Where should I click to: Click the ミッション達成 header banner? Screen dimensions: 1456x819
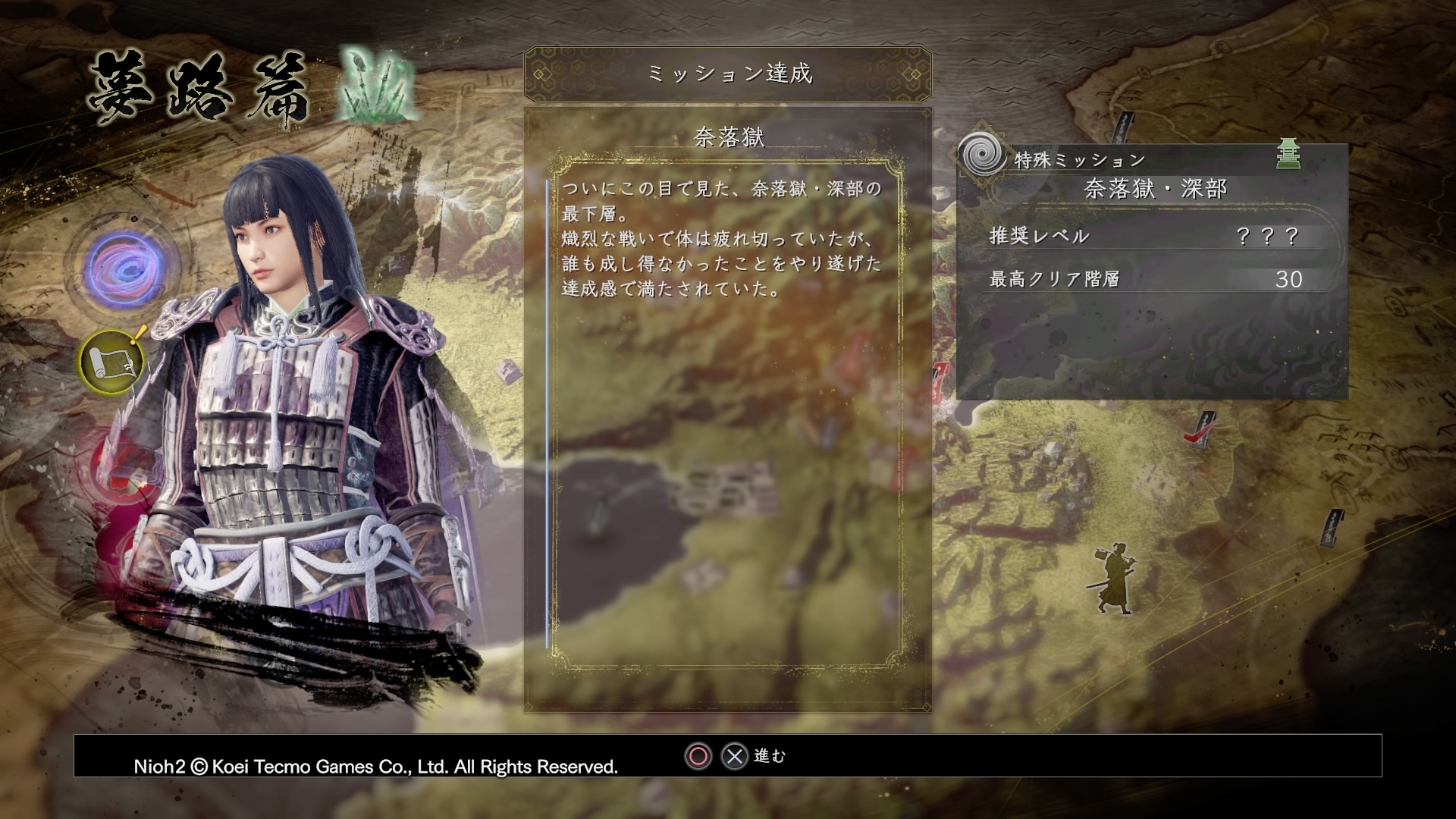click(x=728, y=74)
